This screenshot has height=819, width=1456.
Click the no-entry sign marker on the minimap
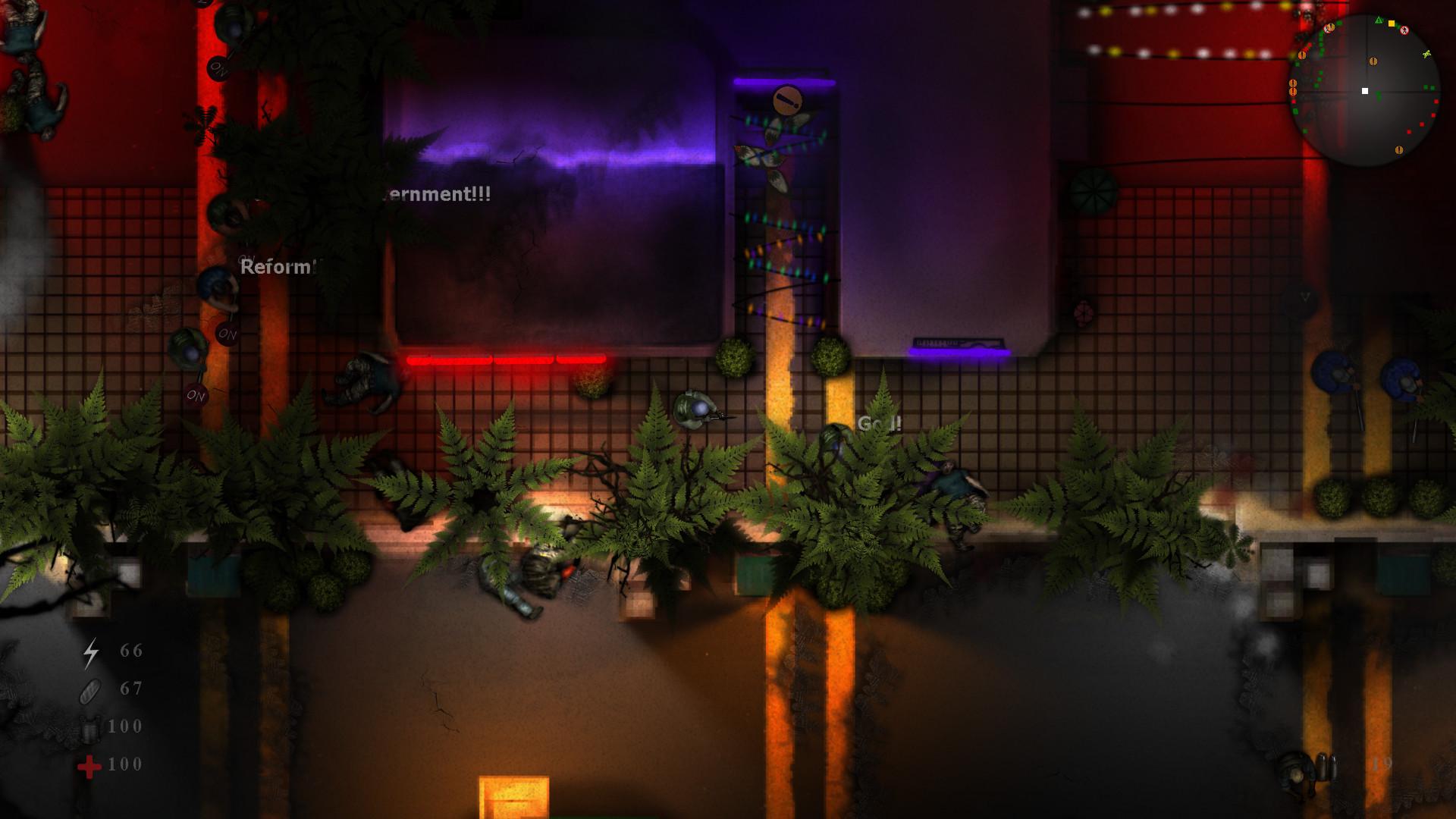[x=1404, y=29]
